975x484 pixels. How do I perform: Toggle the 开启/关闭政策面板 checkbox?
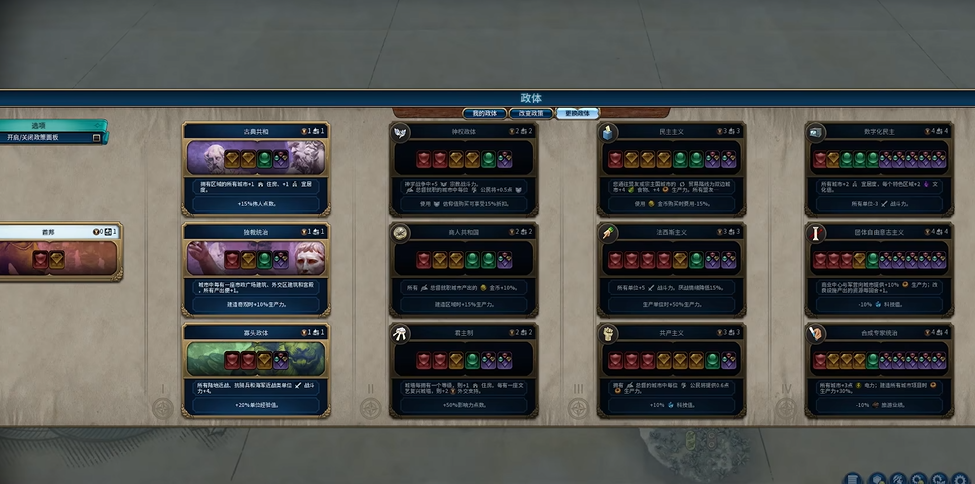coord(97,138)
